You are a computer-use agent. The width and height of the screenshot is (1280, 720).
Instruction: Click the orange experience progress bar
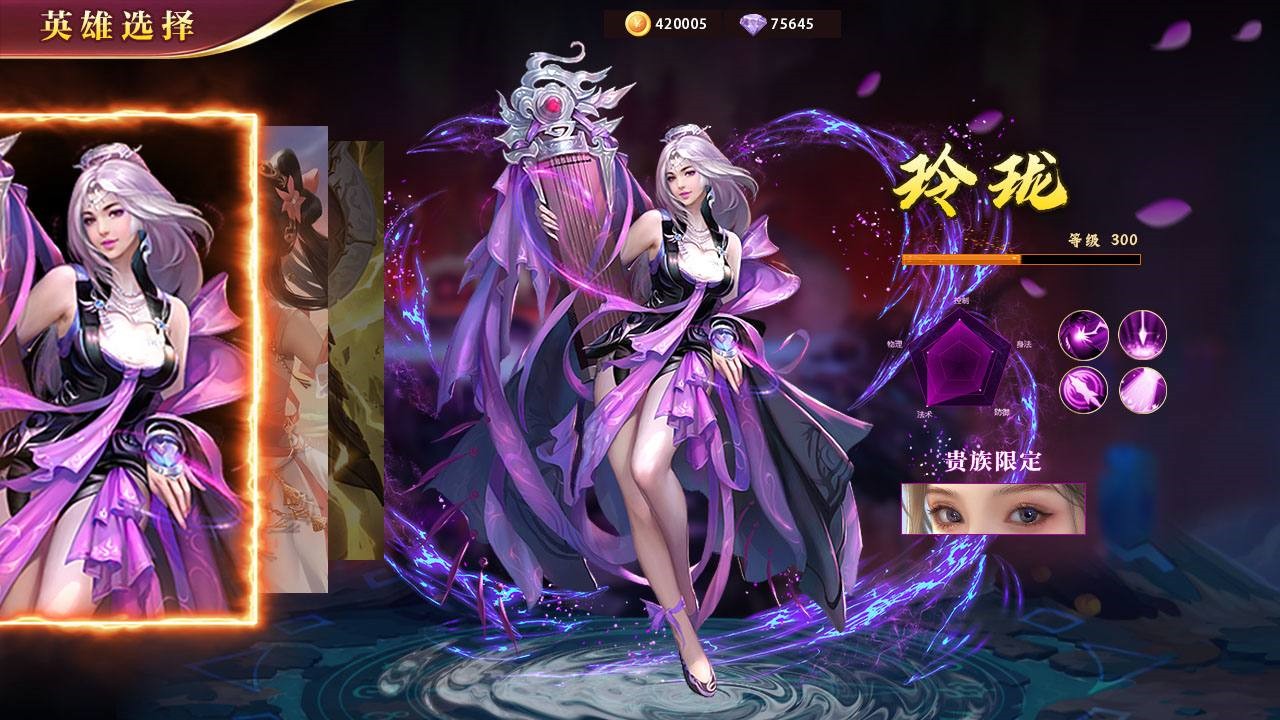coord(1022,258)
